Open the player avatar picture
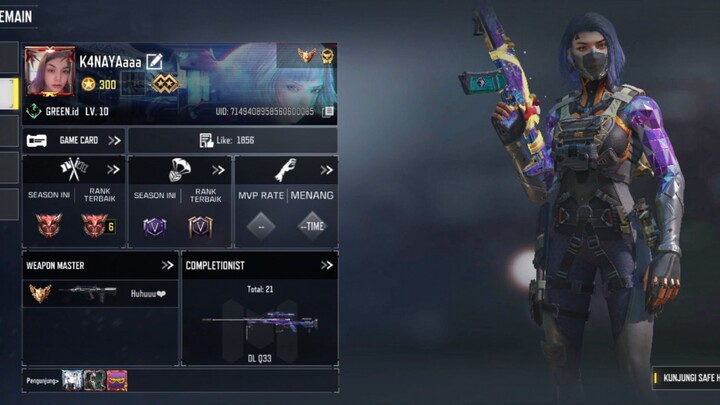Image resolution: width=720 pixels, height=405 pixels. [x=50, y=71]
